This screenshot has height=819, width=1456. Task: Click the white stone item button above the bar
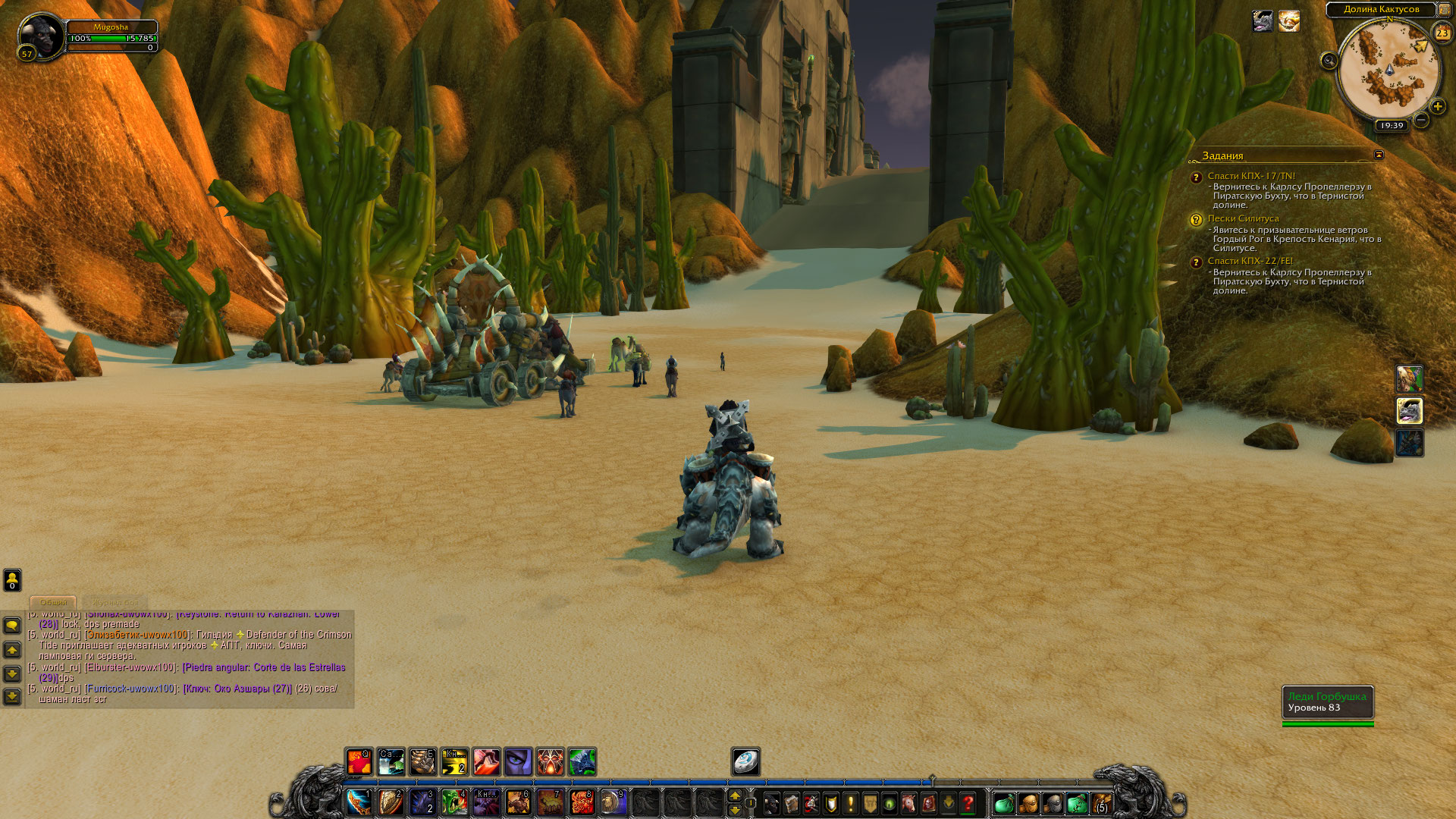click(745, 761)
